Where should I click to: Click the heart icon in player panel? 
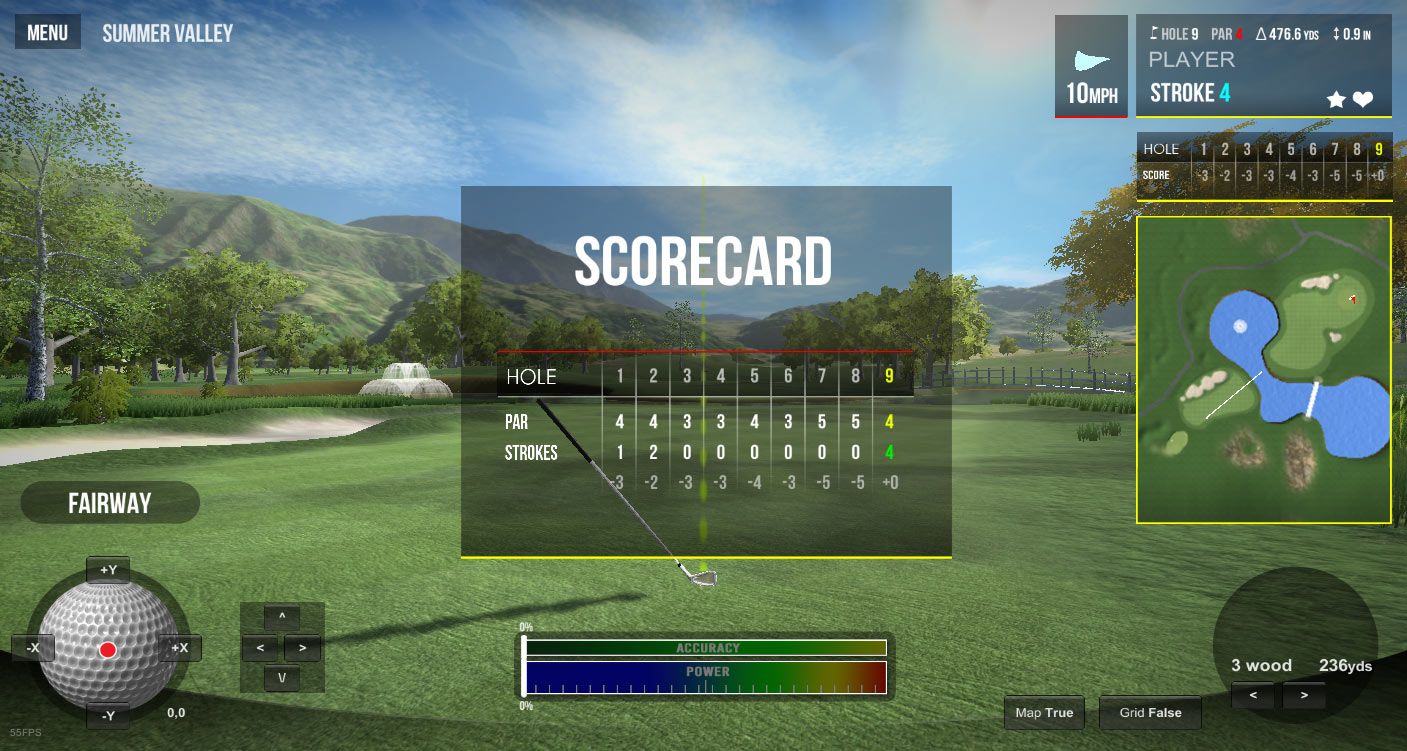pos(1363,99)
